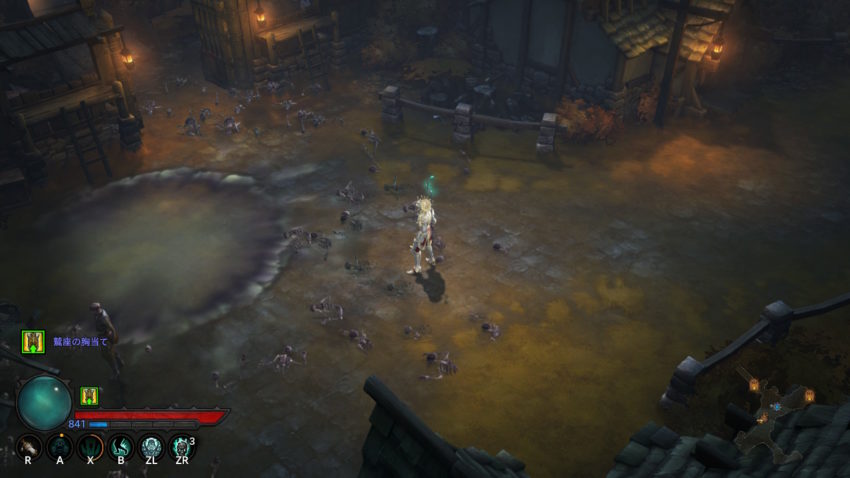
Task: Use the ghostly face skill labeled A
Action: [x=60, y=445]
